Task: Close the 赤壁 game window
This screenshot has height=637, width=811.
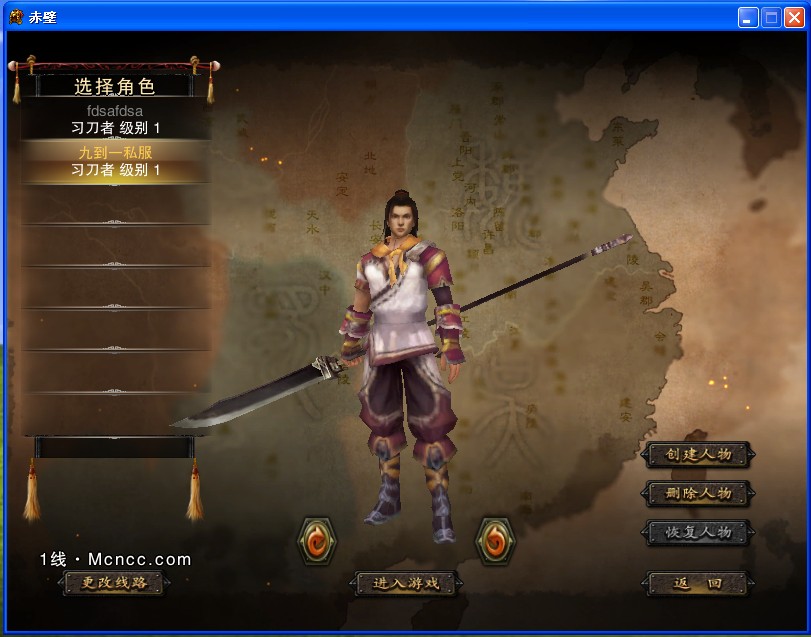Action: coord(794,17)
